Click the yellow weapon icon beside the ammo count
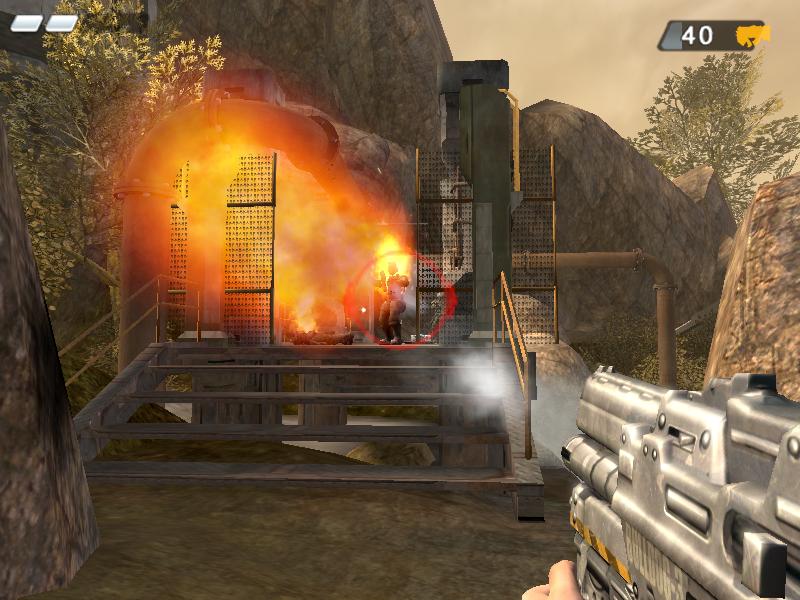The image size is (800, 600). [x=752, y=36]
